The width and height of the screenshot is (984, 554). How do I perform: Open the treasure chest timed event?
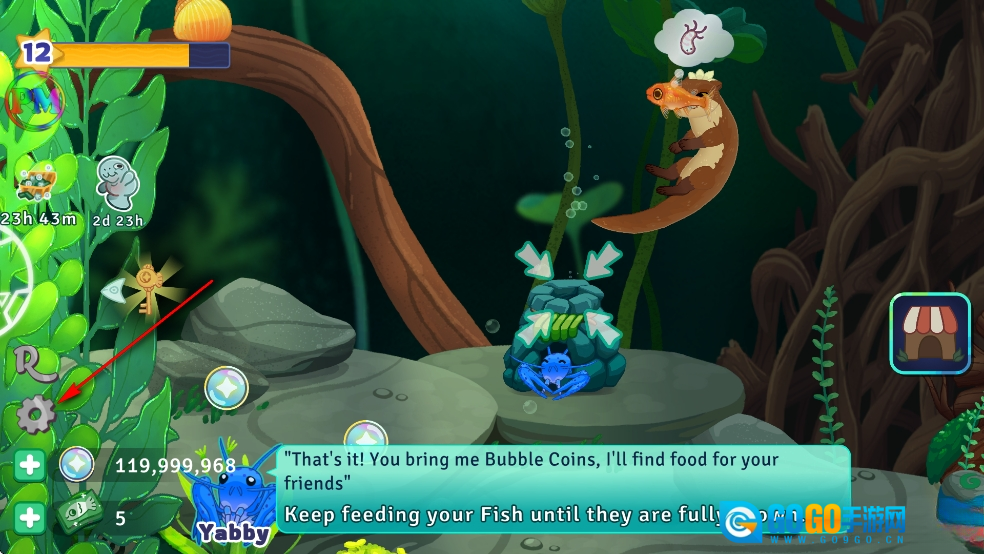point(36,183)
